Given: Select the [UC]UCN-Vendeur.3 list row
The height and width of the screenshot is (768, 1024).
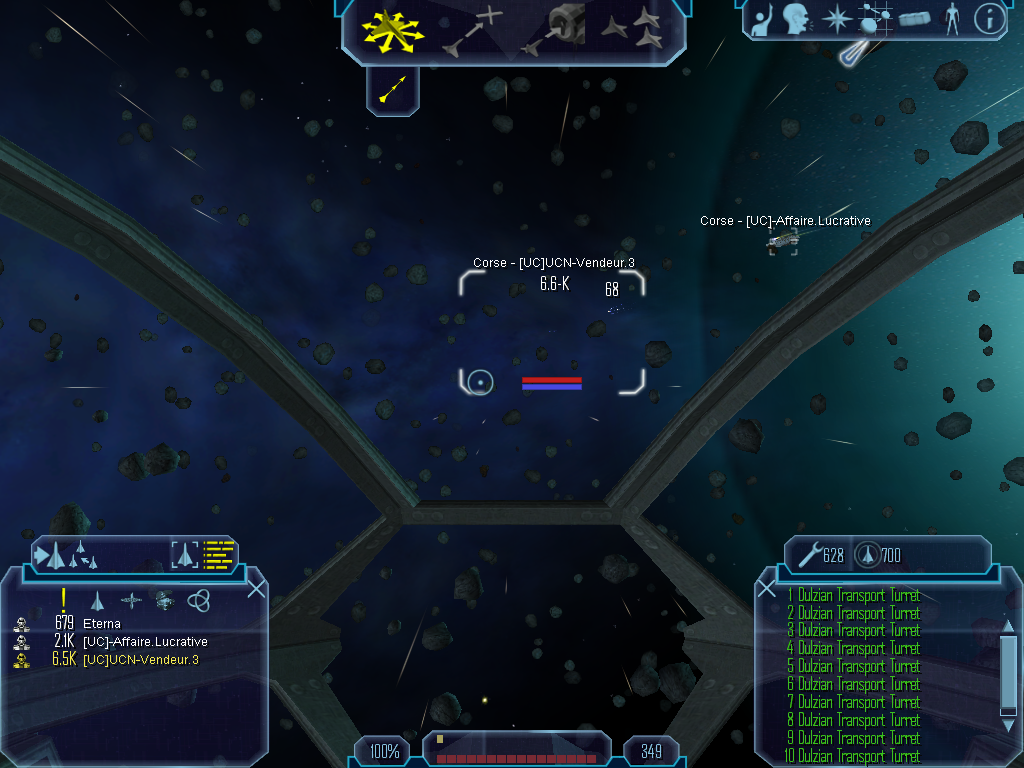Looking at the screenshot, I should 140,660.
